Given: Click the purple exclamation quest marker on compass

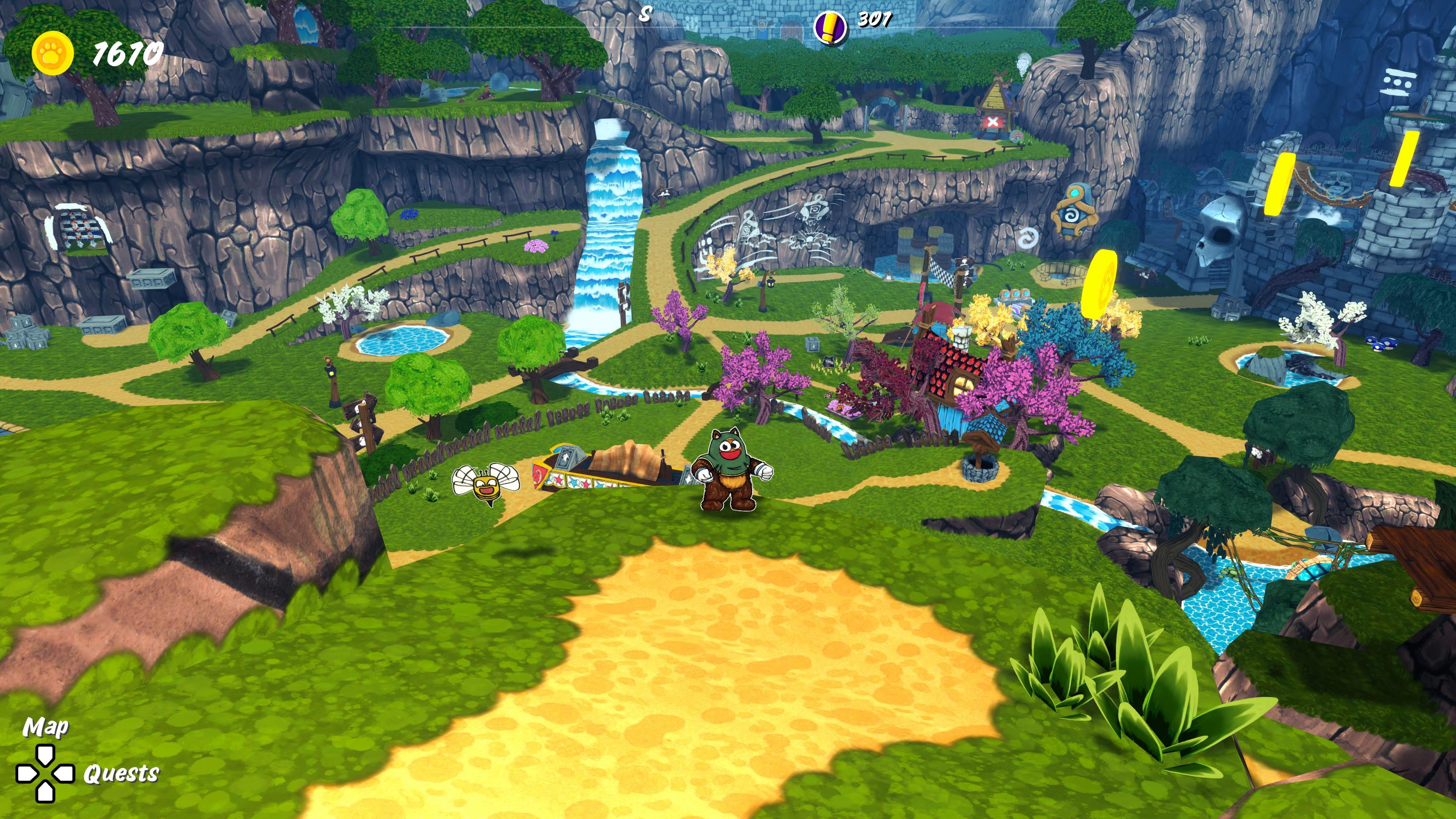Looking at the screenshot, I should click(x=829, y=27).
